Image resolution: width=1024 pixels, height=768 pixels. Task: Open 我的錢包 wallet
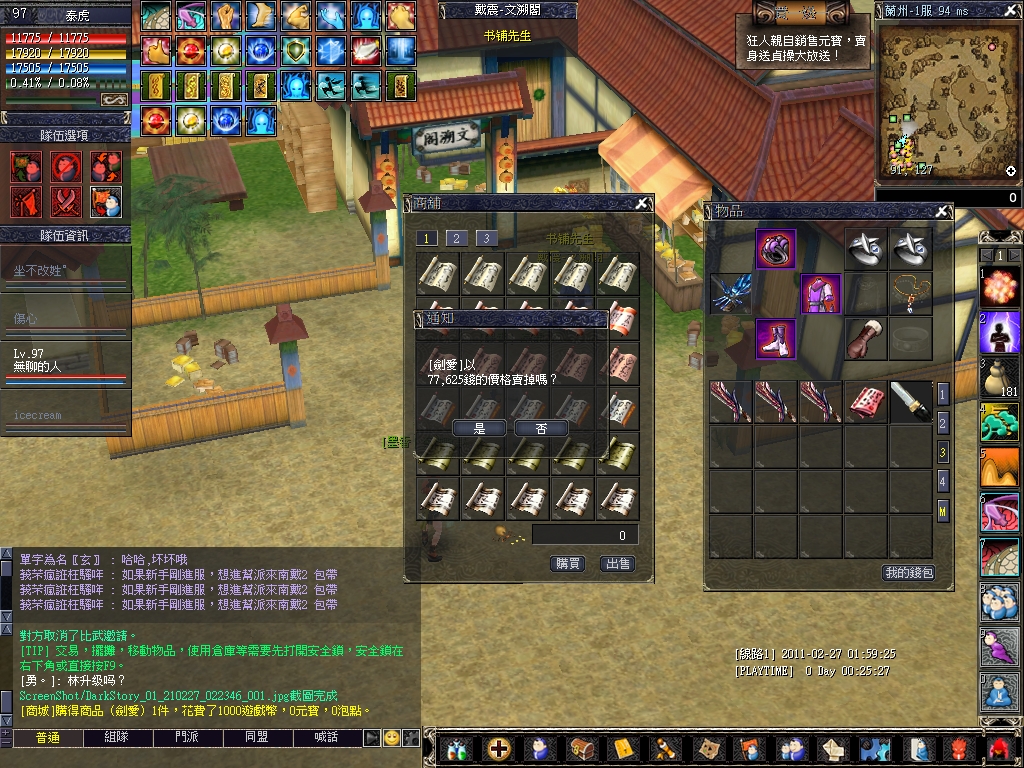point(908,573)
